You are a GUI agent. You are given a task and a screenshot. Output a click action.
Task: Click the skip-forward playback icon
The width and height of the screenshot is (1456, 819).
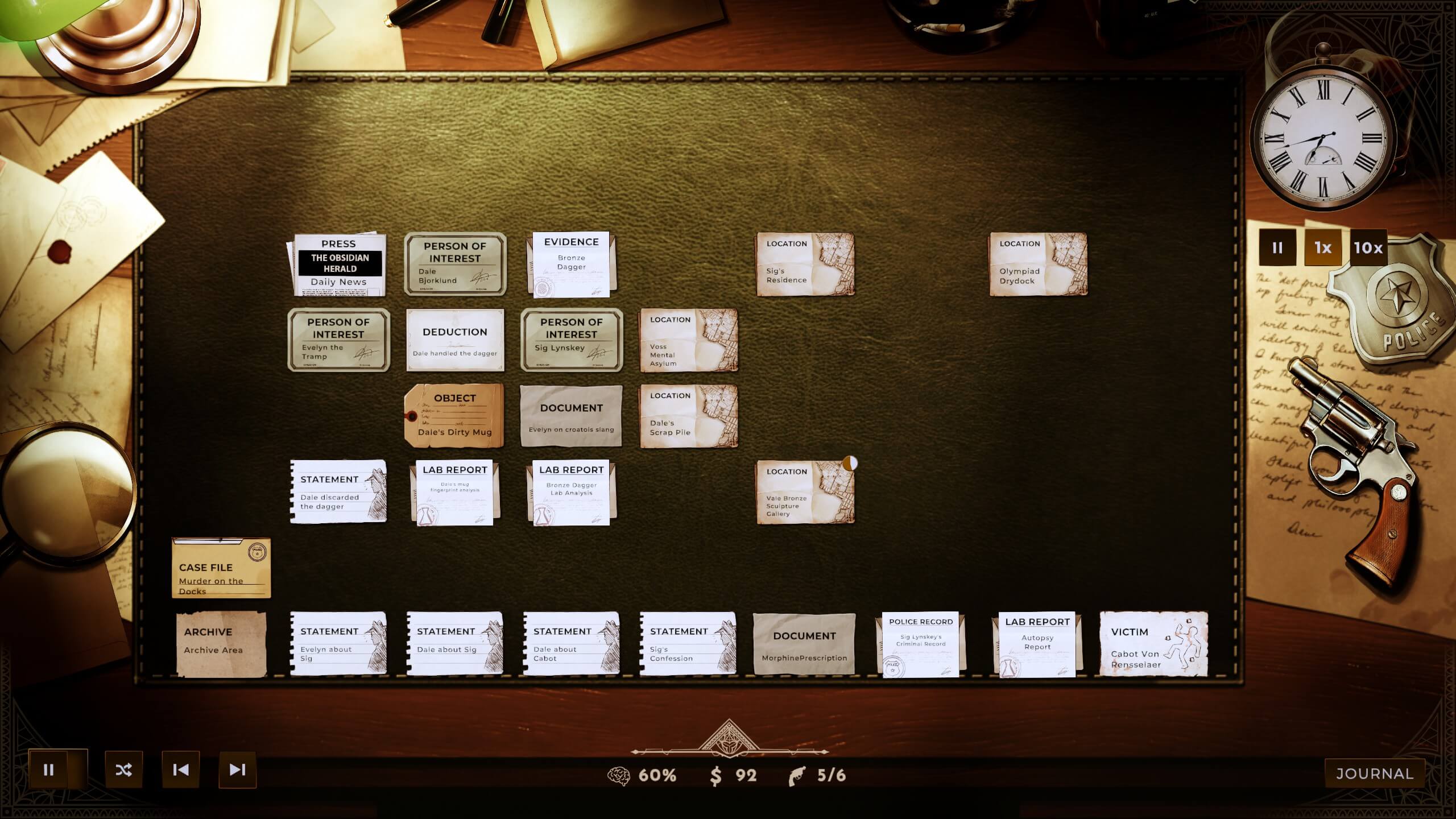click(237, 770)
